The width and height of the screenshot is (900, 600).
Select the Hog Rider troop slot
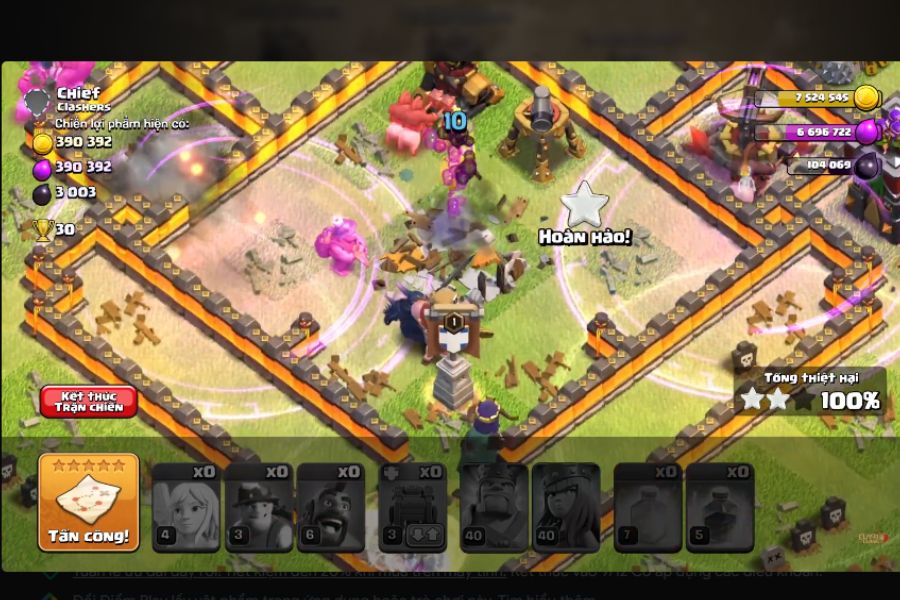(331, 507)
